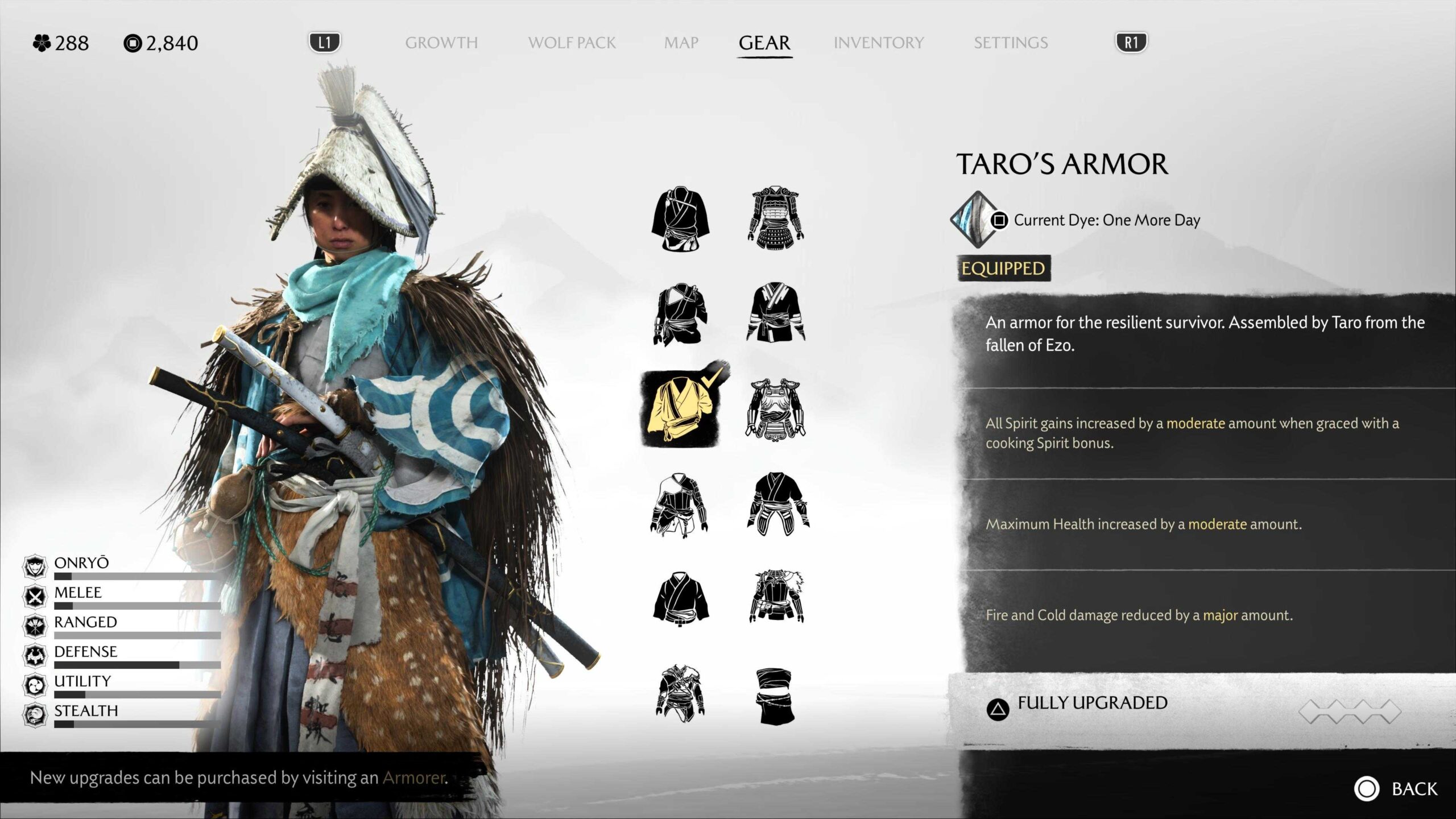Follow the Armorer link in the hint
Image resolution: width=1456 pixels, height=819 pixels.
point(414,777)
